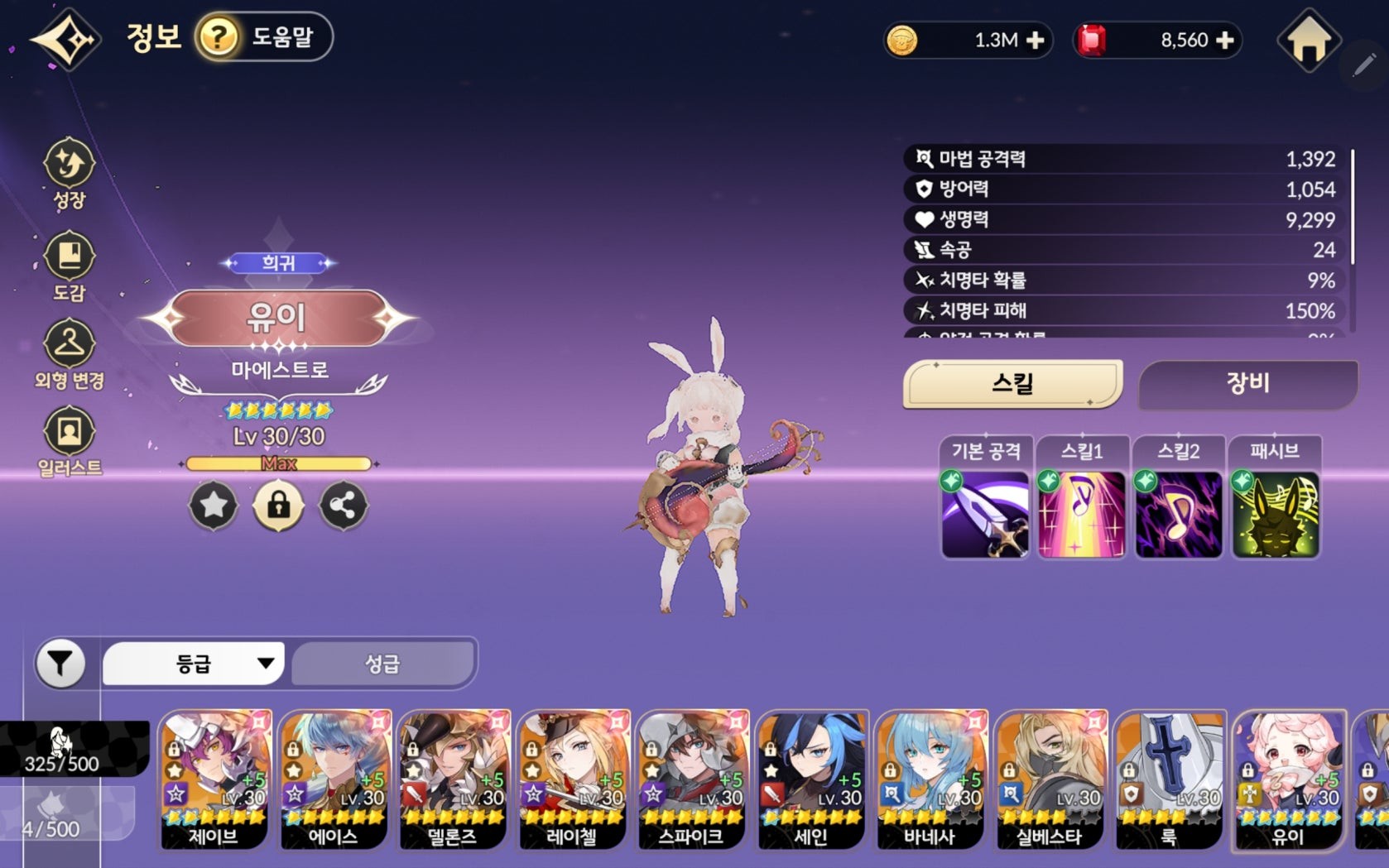This screenshot has height=868, width=1389.
Task: Switch to the 스킬 tab
Action: [1012, 383]
